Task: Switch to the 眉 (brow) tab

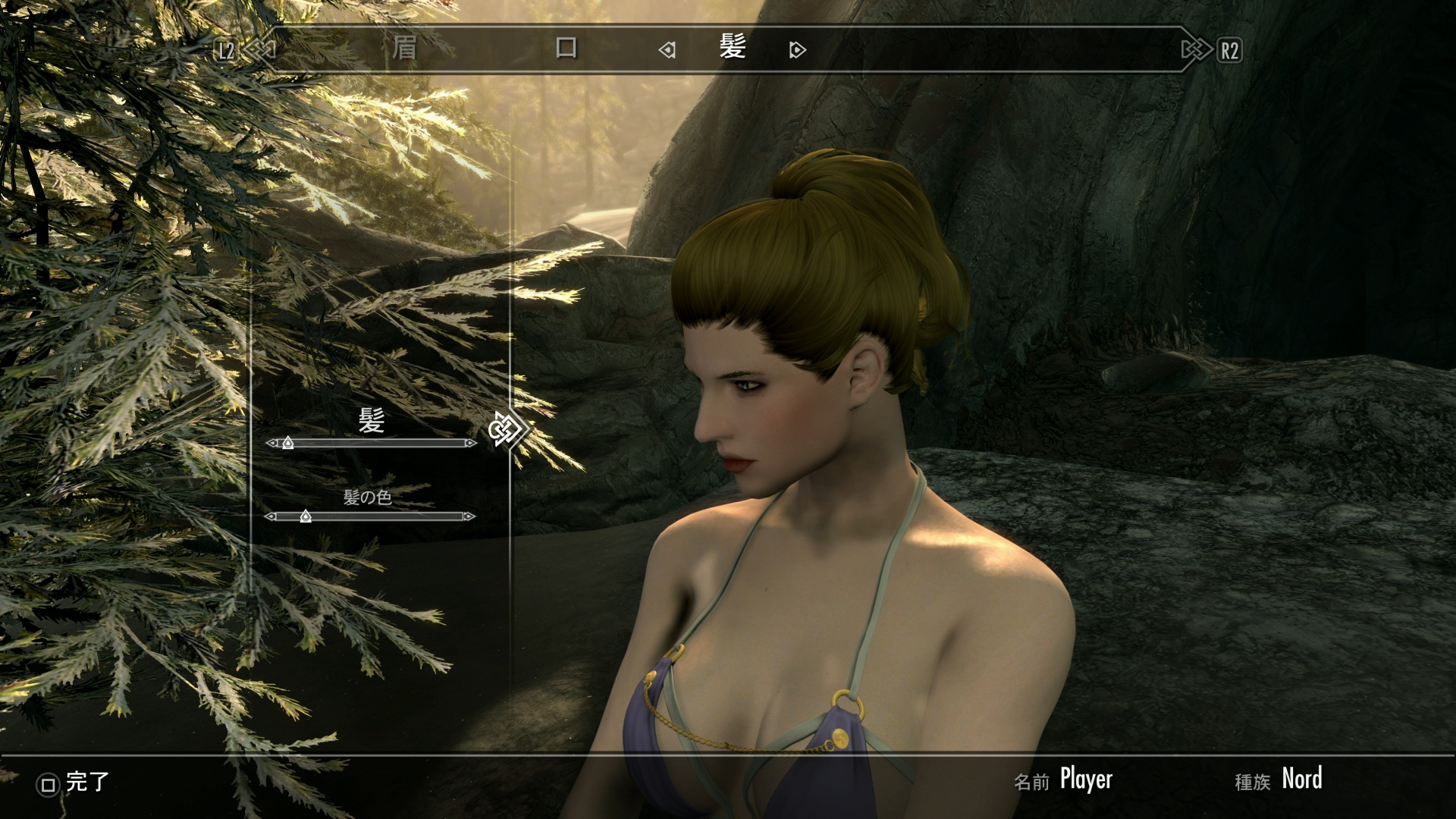Action: pyautogui.click(x=404, y=49)
